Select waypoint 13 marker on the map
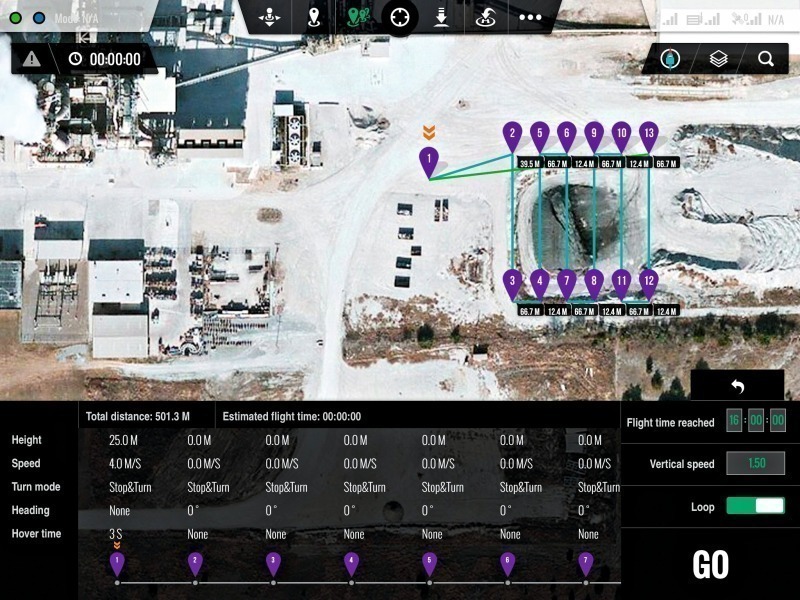Image resolution: width=800 pixels, height=600 pixels. (x=648, y=135)
